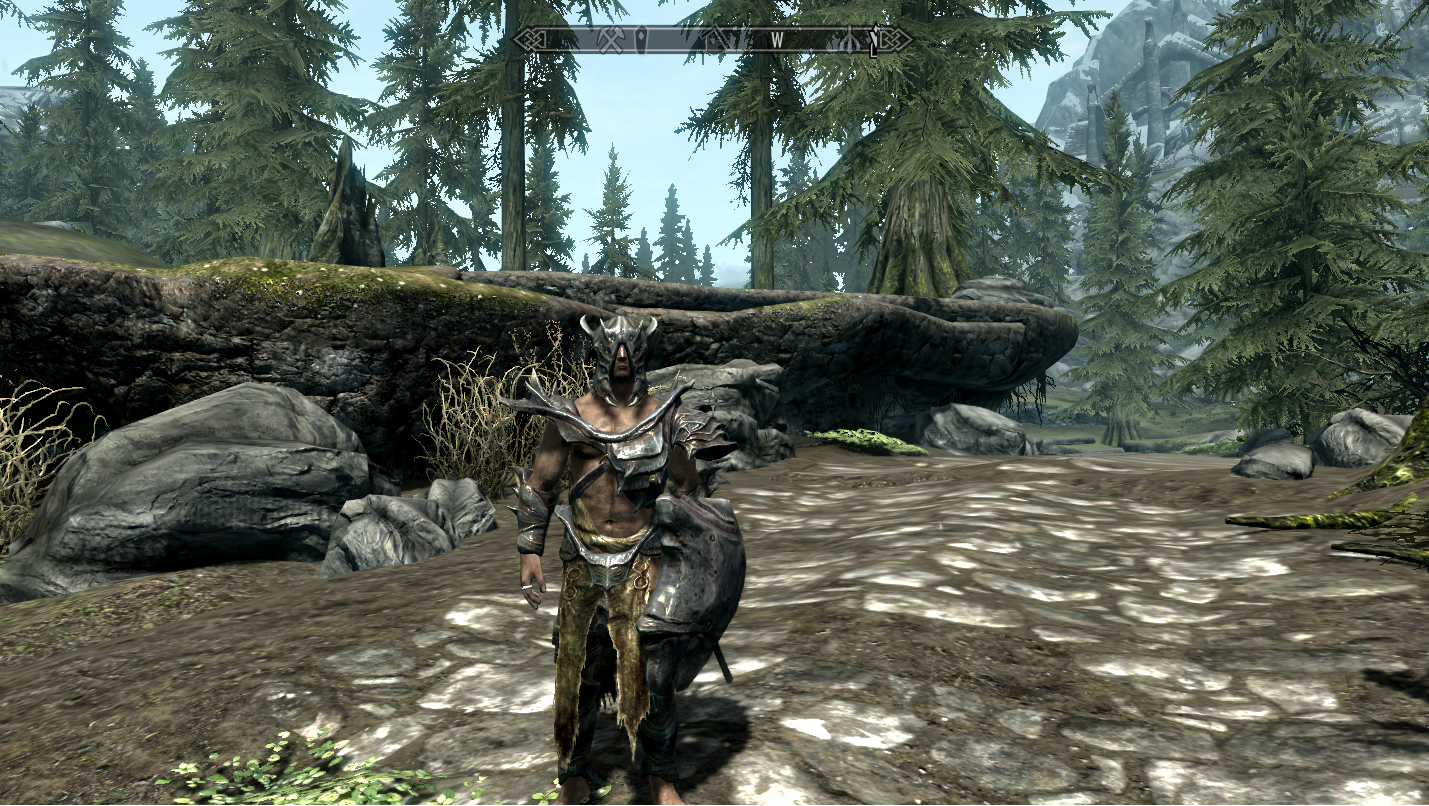This screenshot has width=1429, height=806.
Task: Click the West 'W' heading on compass
Action: 777,40
